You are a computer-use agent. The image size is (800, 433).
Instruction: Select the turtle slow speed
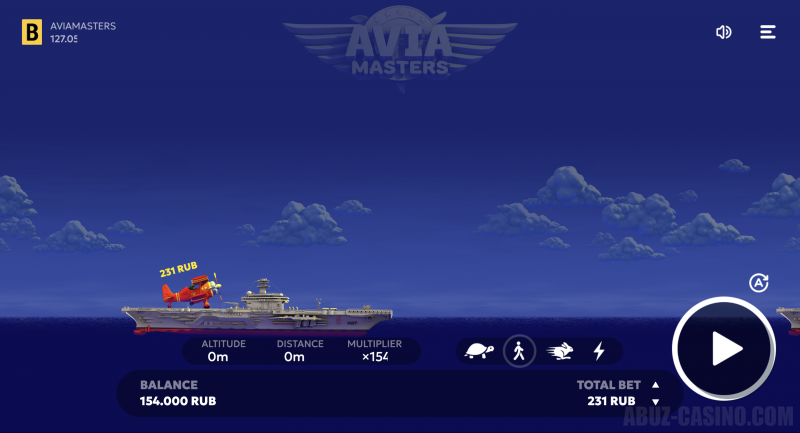[480, 351]
